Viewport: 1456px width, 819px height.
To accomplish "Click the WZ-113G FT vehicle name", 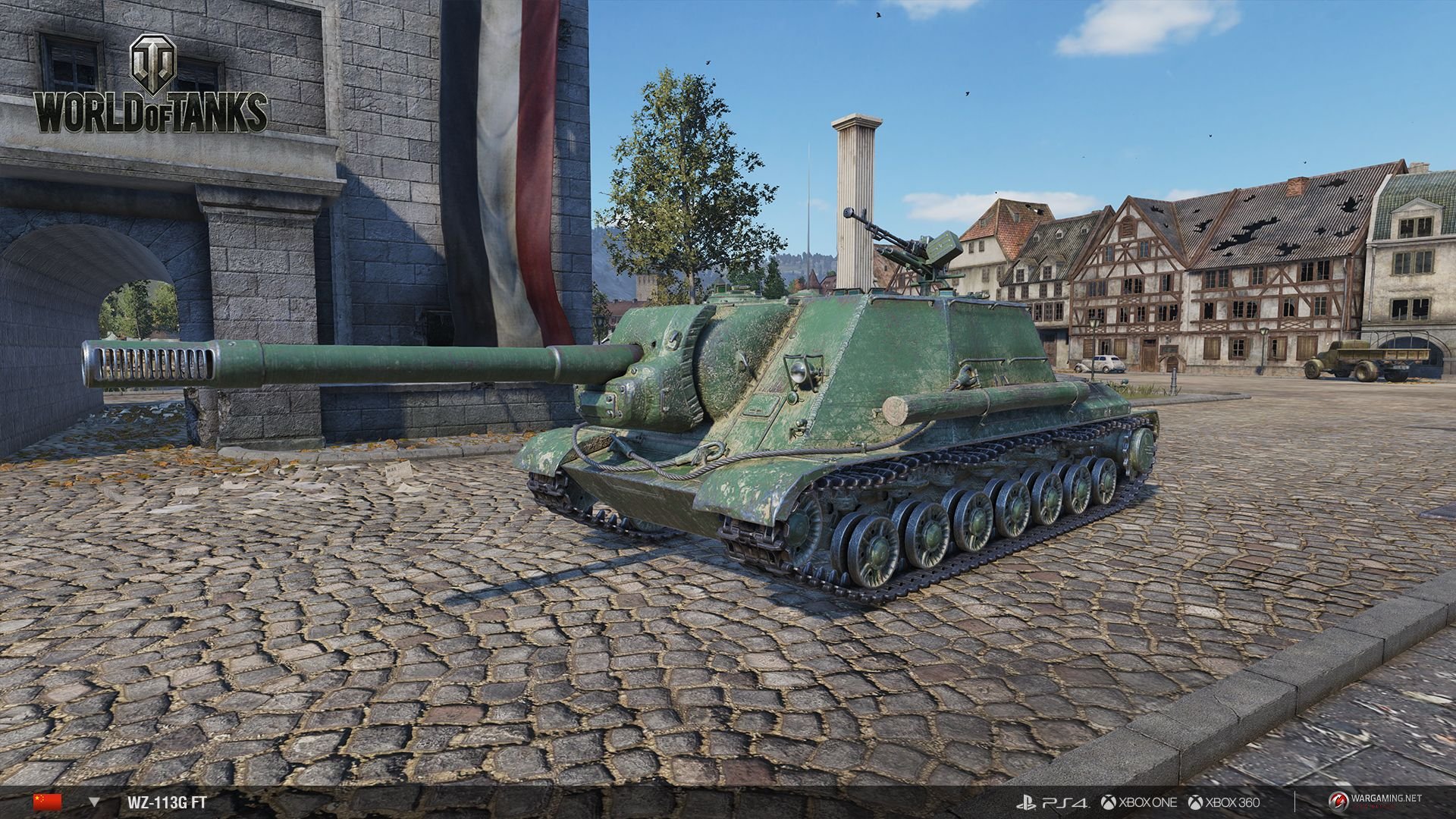I will 162,802.
